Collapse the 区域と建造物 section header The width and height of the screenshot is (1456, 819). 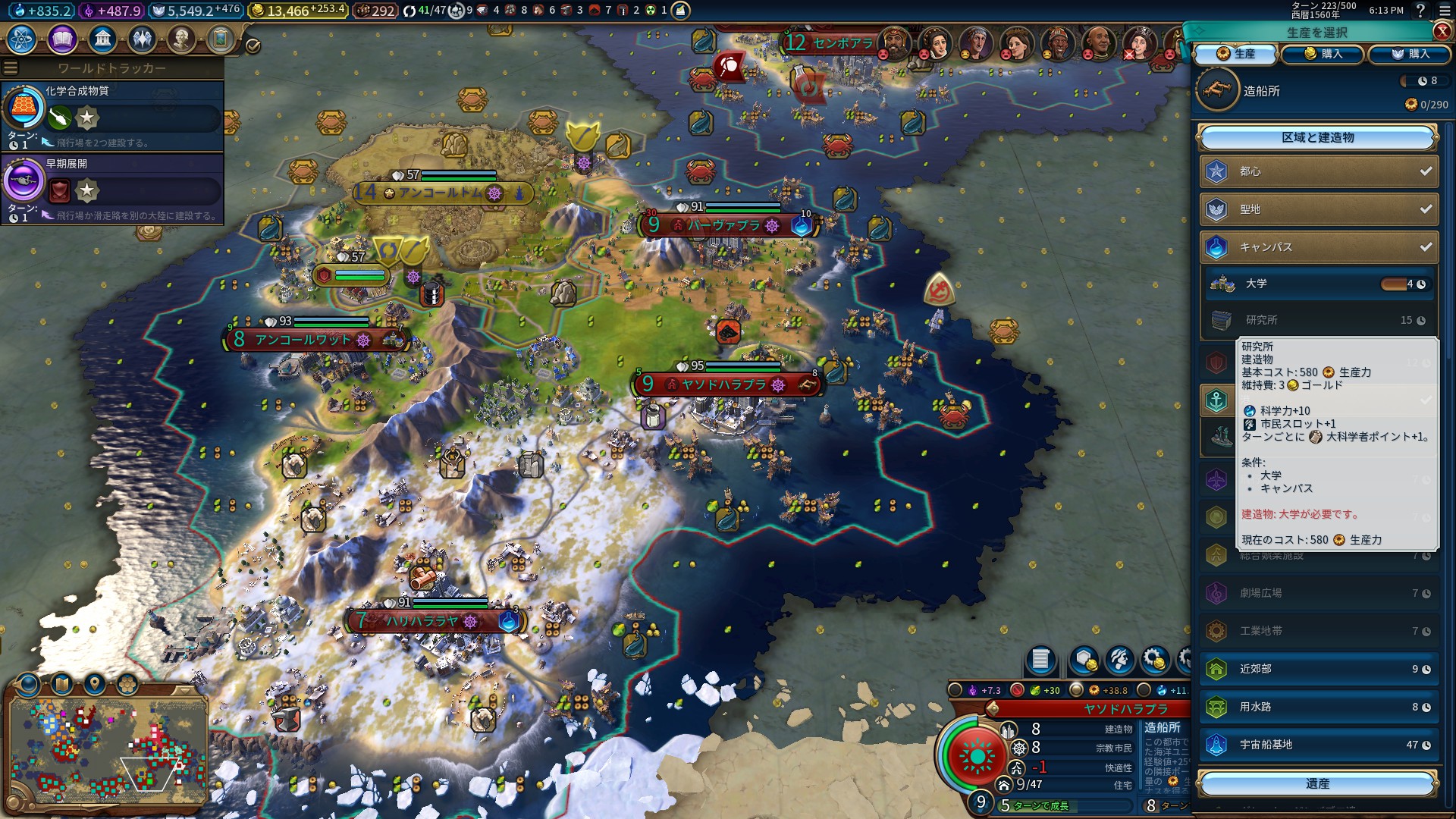click(x=1317, y=137)
